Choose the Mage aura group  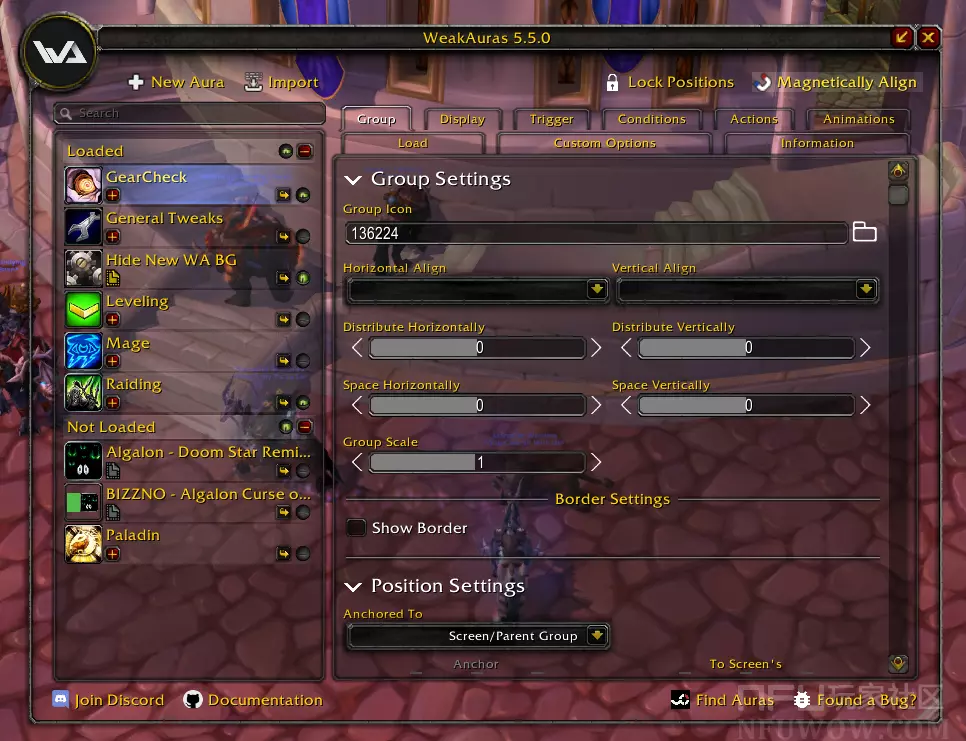[x=128, y=344]
